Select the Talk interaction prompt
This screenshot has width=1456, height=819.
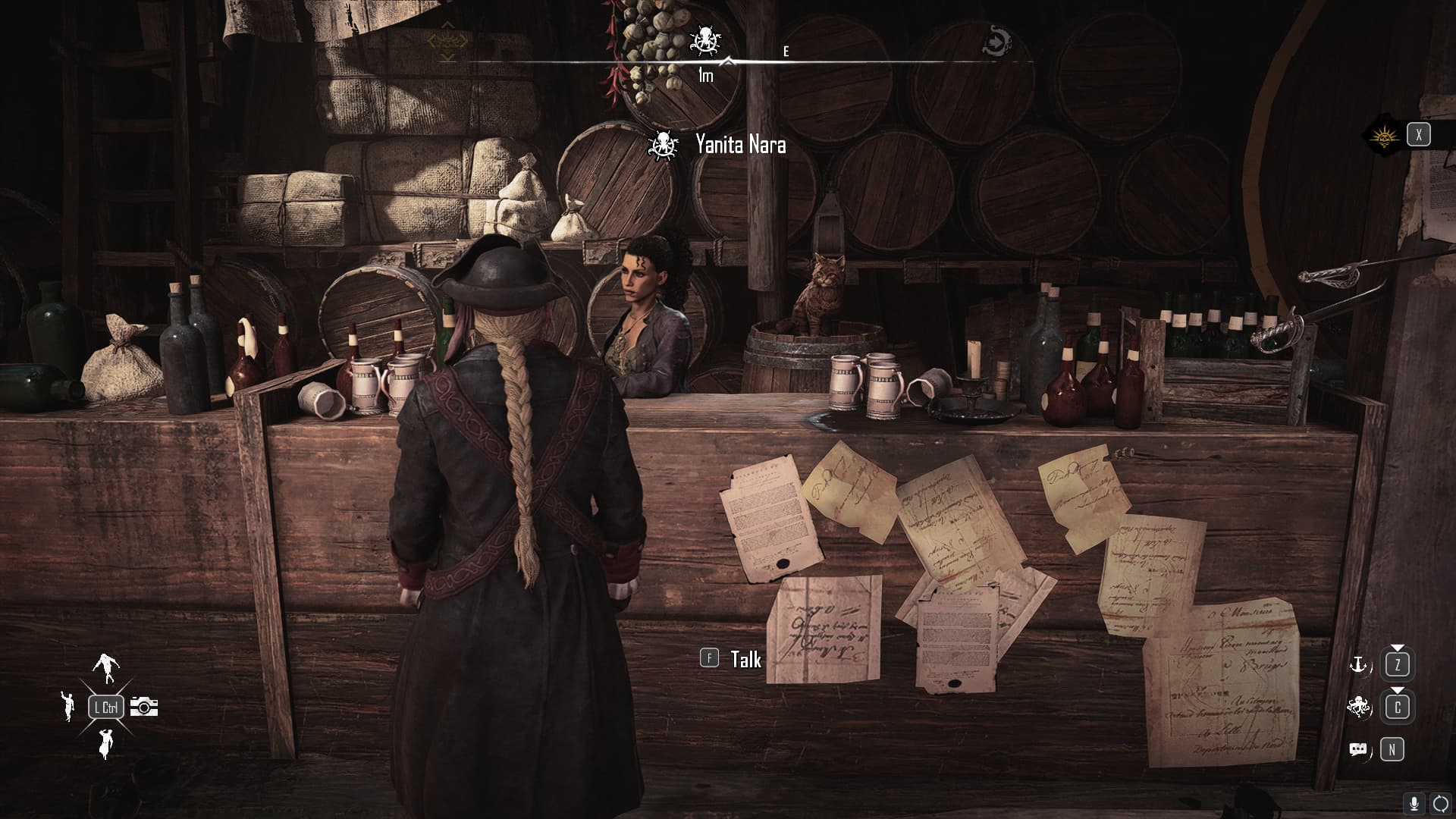click(731, 659)
